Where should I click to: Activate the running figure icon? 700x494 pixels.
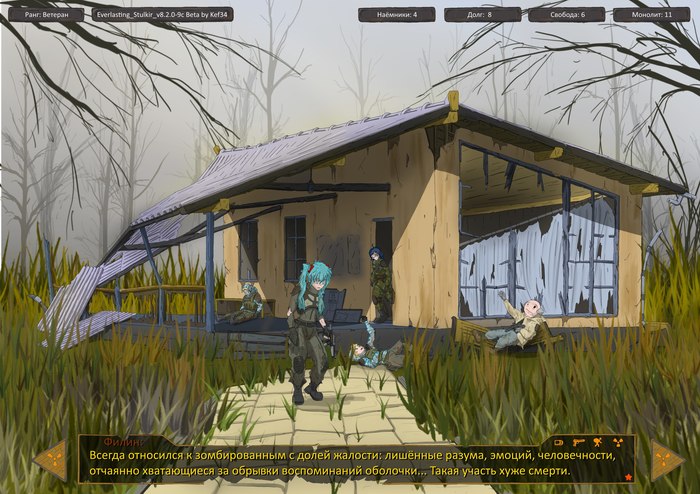pos(597,442)
